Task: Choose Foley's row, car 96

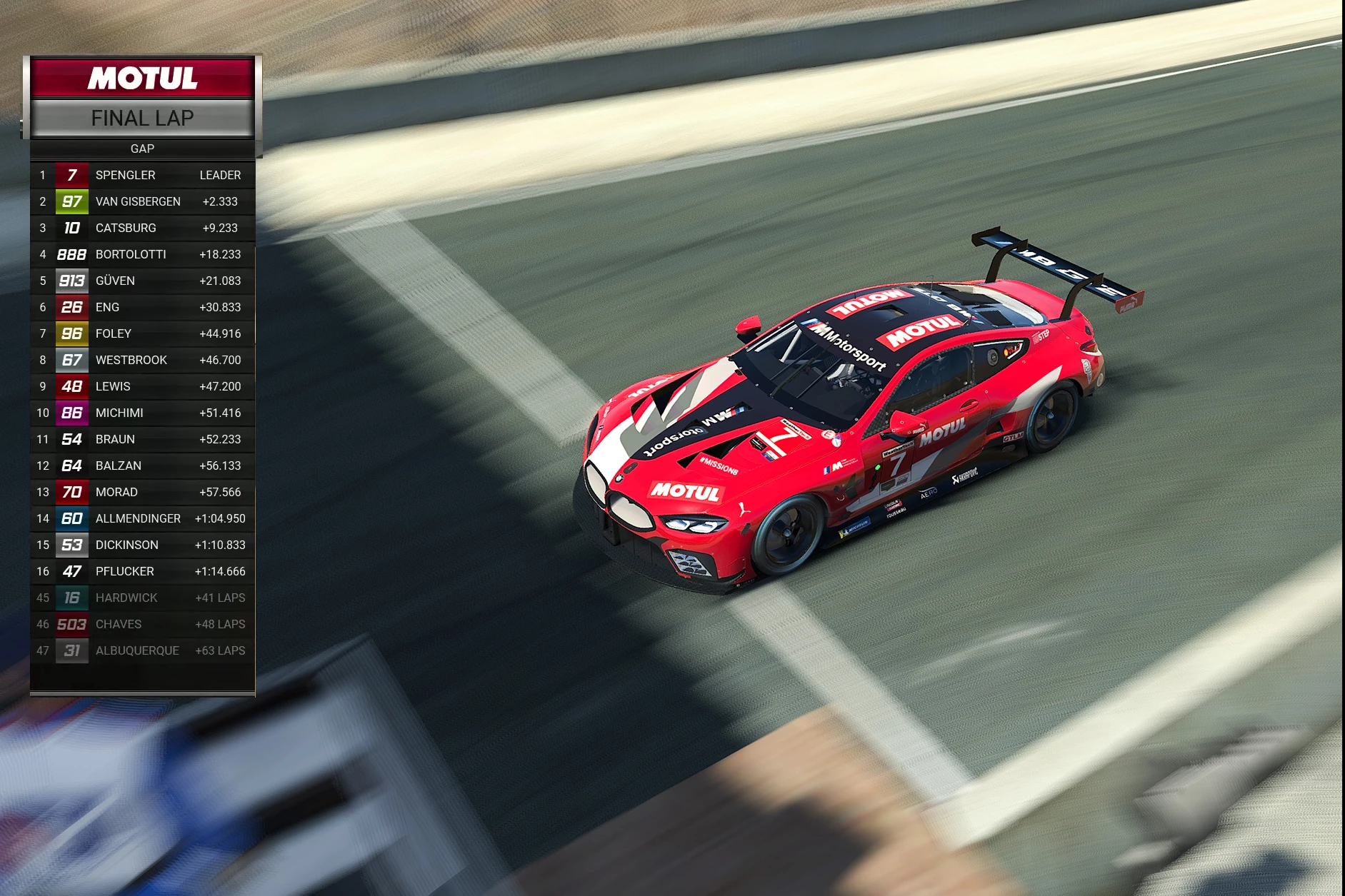Action: point(142,333)
